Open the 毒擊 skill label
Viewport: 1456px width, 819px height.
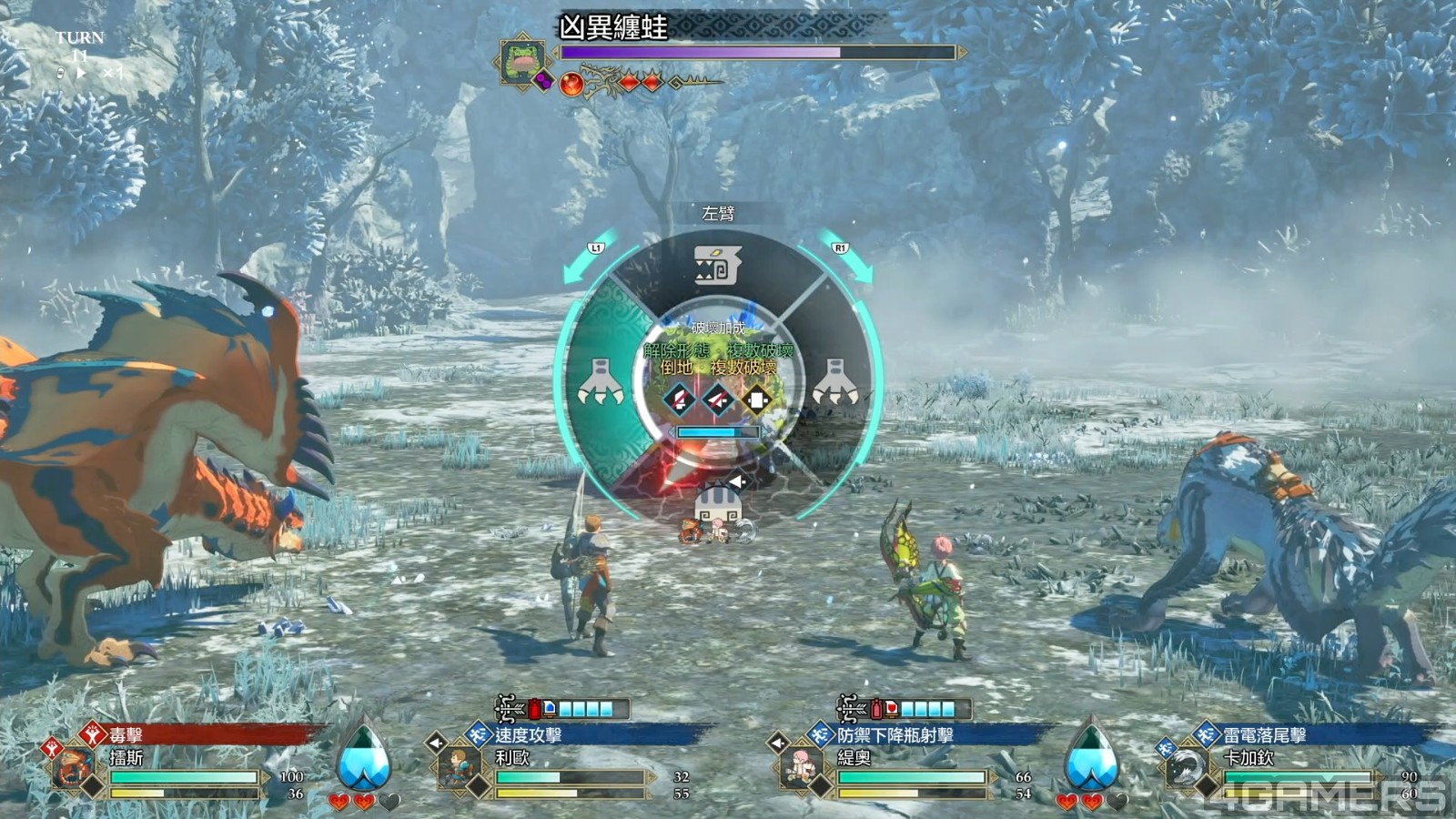pos(127,734)
